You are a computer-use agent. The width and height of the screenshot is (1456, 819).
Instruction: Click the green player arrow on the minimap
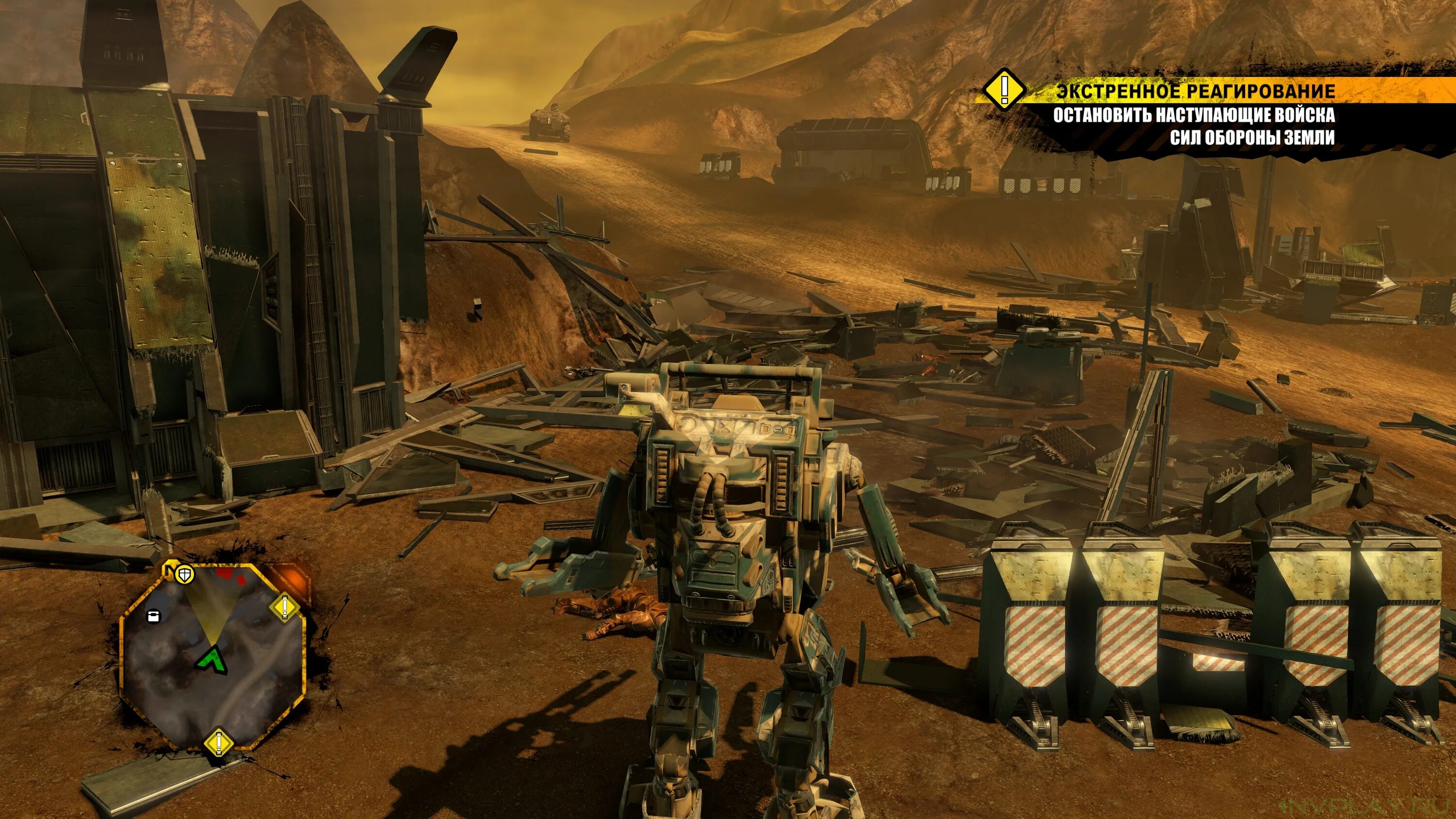pos(212,661)
